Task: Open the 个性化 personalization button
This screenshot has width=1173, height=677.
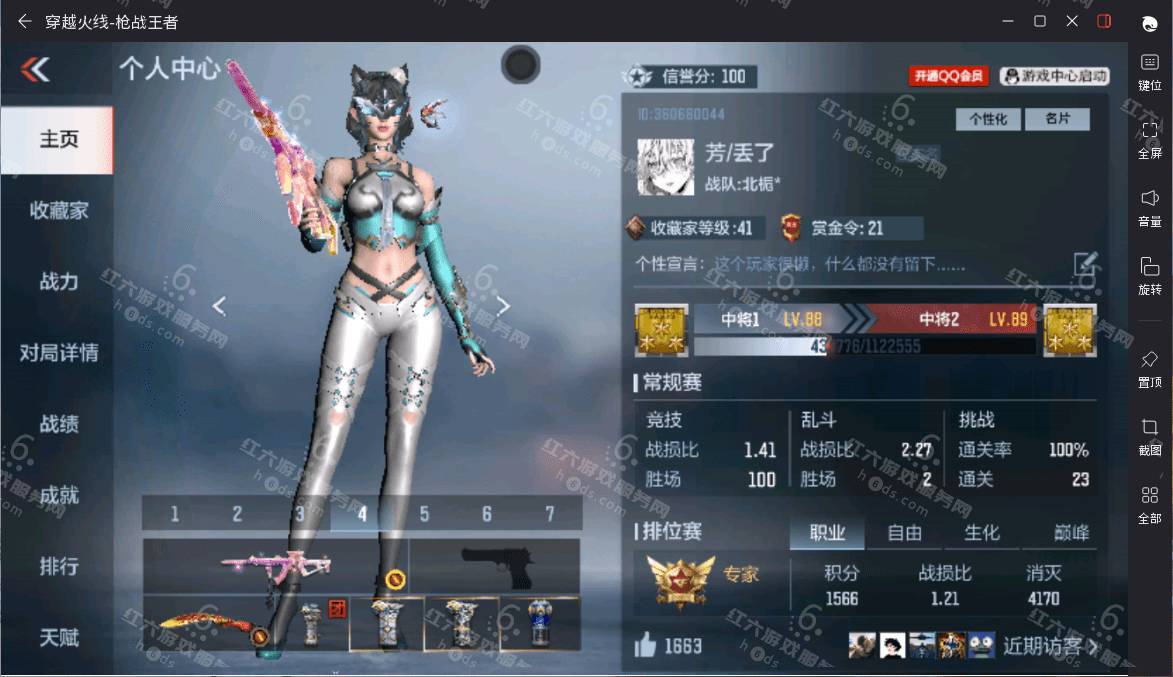Action: [988, 119]
